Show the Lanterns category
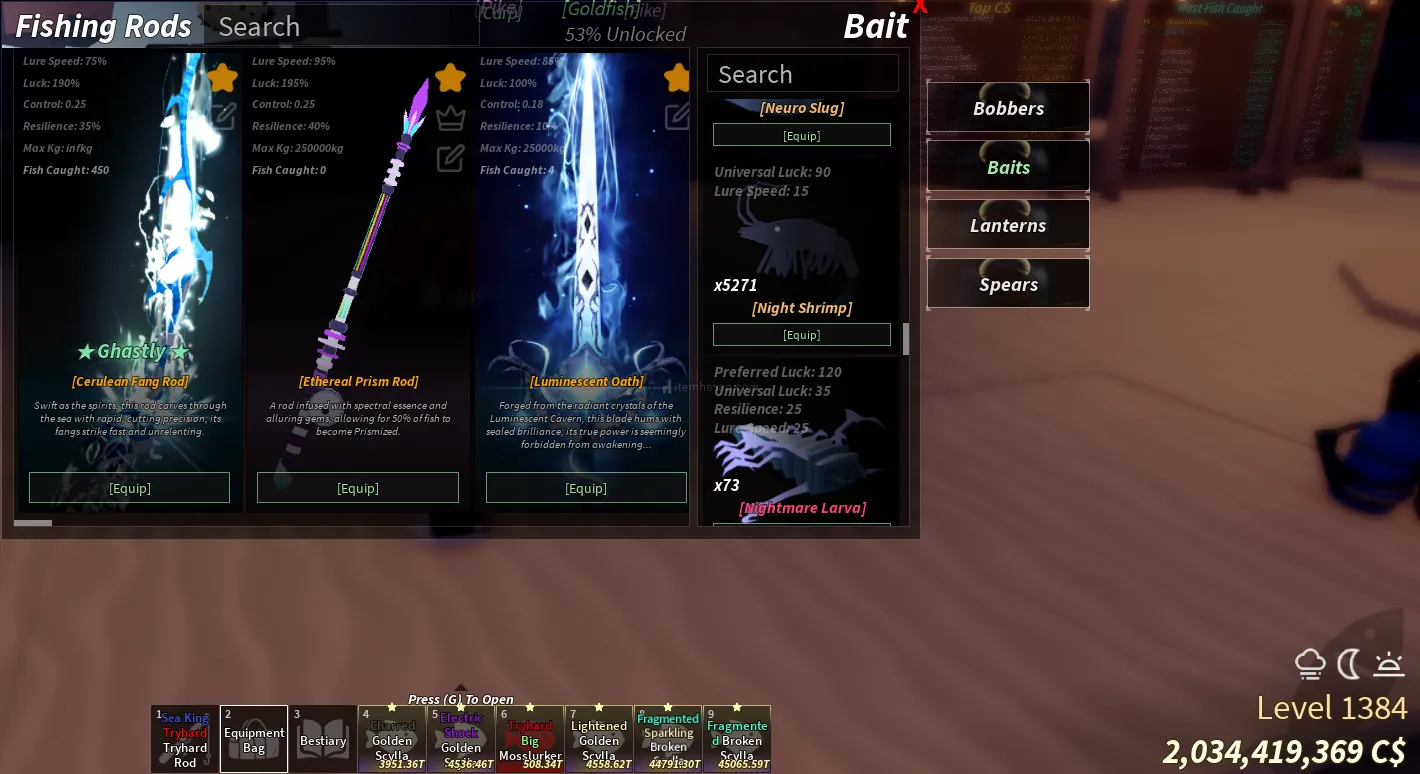Image resolution: width=1420 pixels, height=774 pixels. 1008,225
